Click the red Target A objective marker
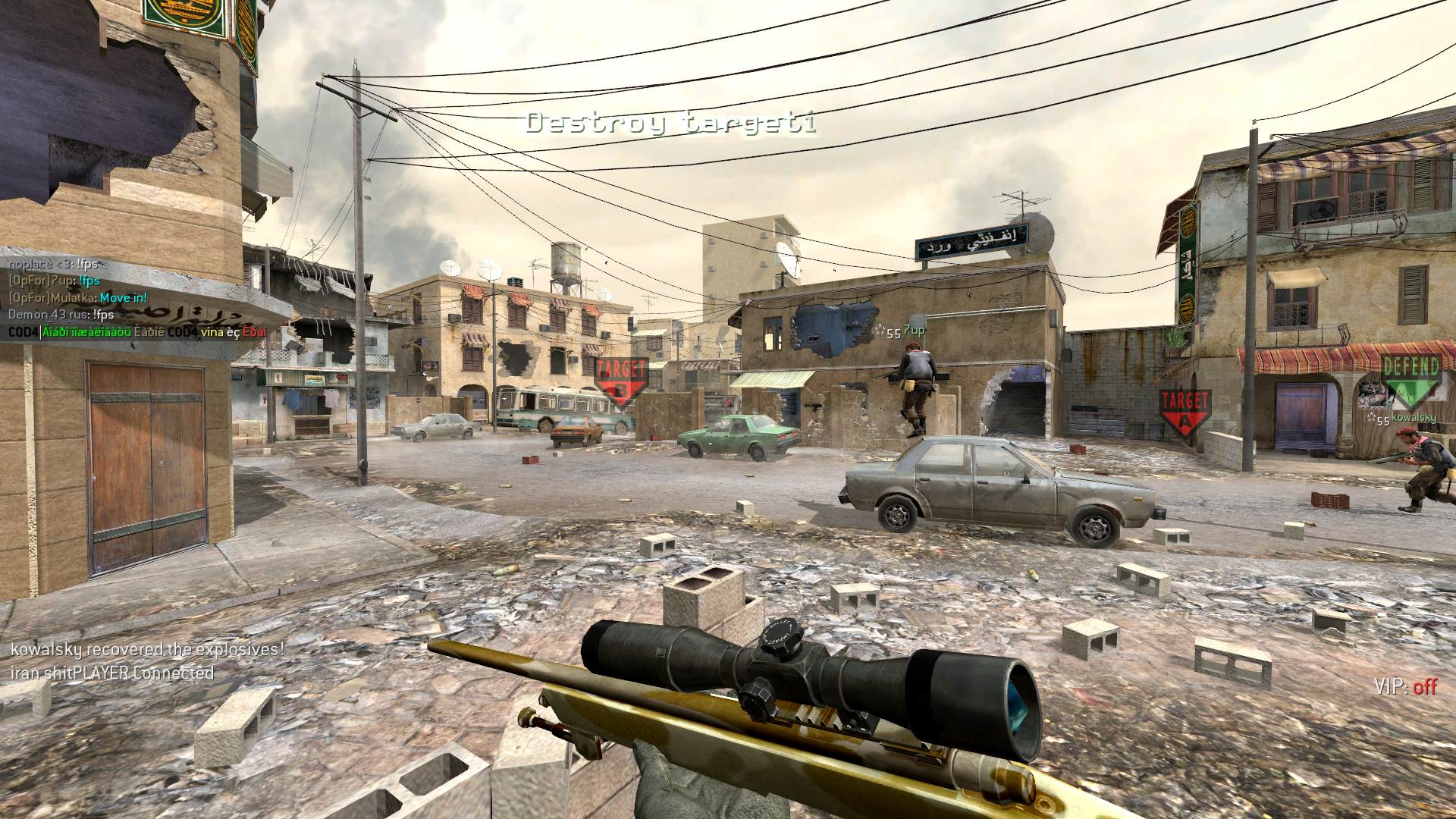 point(1184,410)
